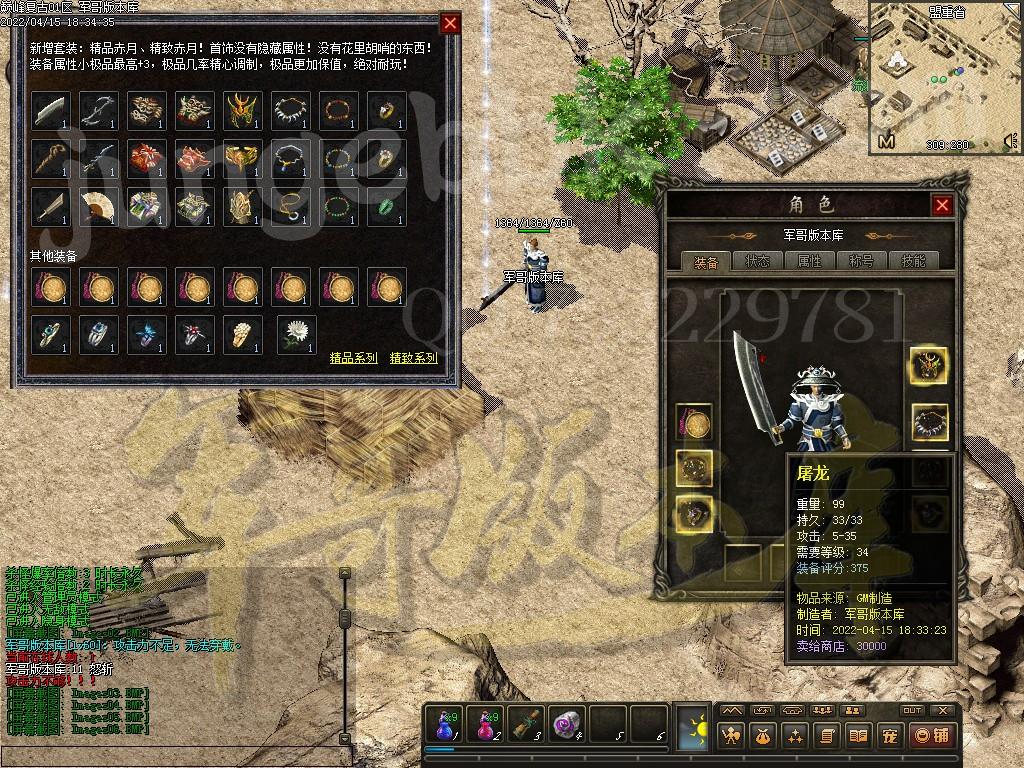Close the 角色 character window
This screenshot has width=1024, height=768.
(x=942, y=205)
